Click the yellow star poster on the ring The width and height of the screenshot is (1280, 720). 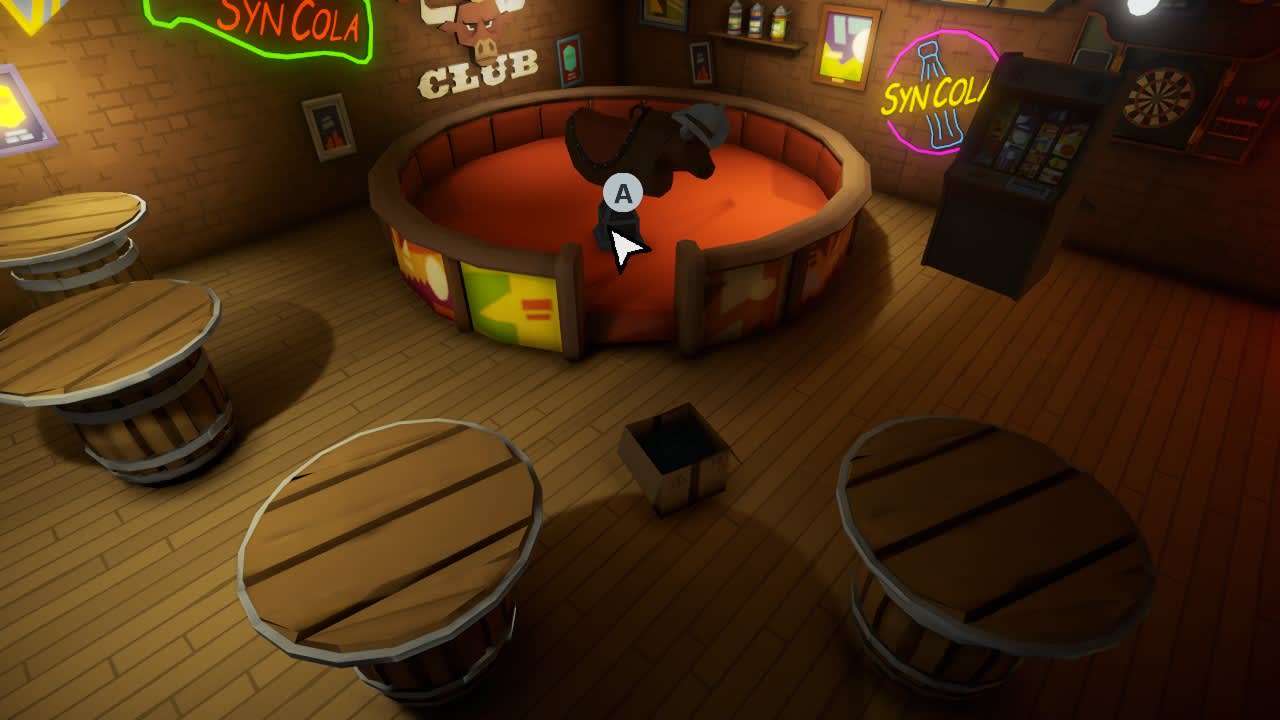pyautogui.click(x=510, y=300)
